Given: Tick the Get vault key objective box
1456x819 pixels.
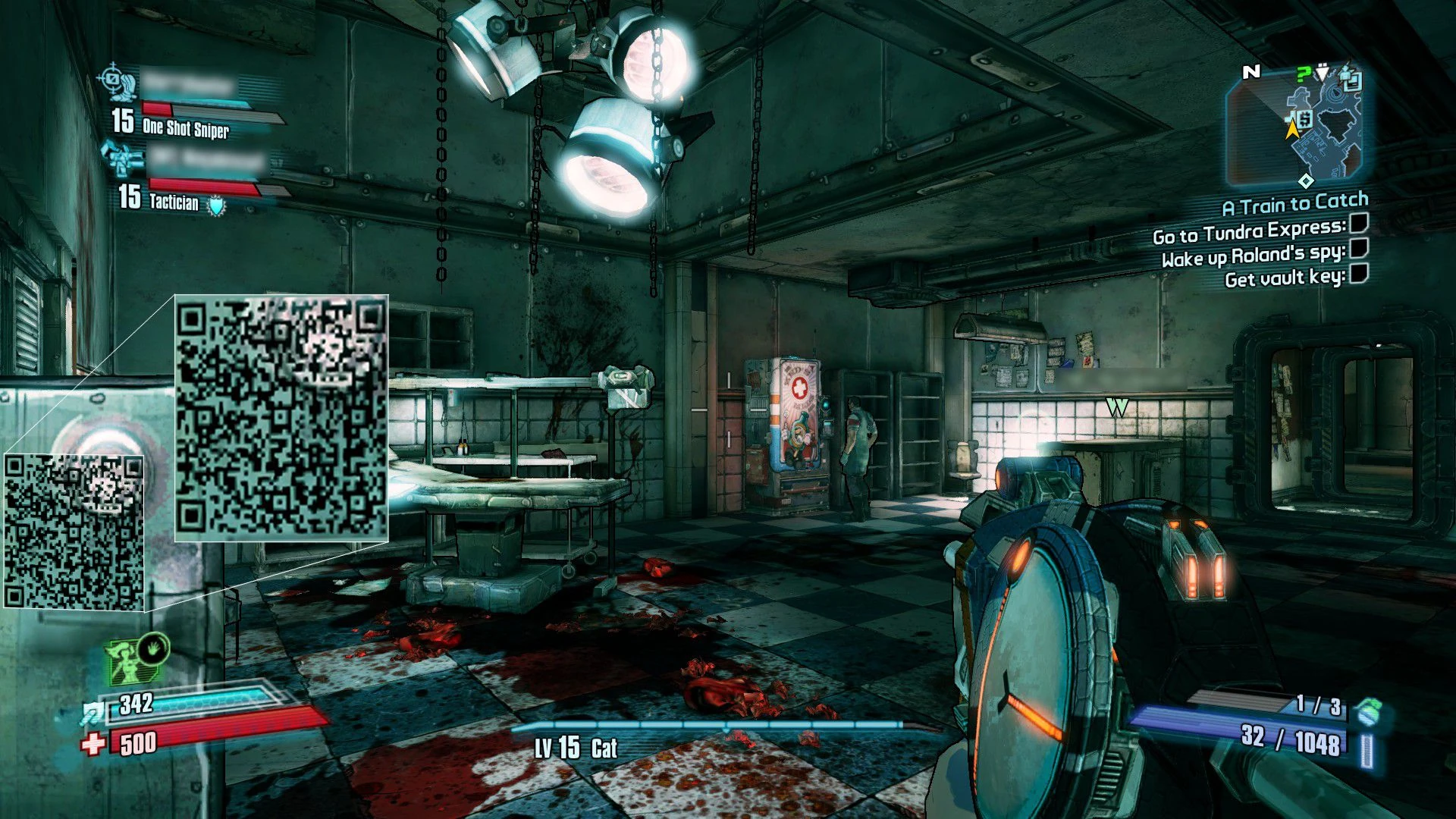Looking at the screenshot, I should 1359,273.
